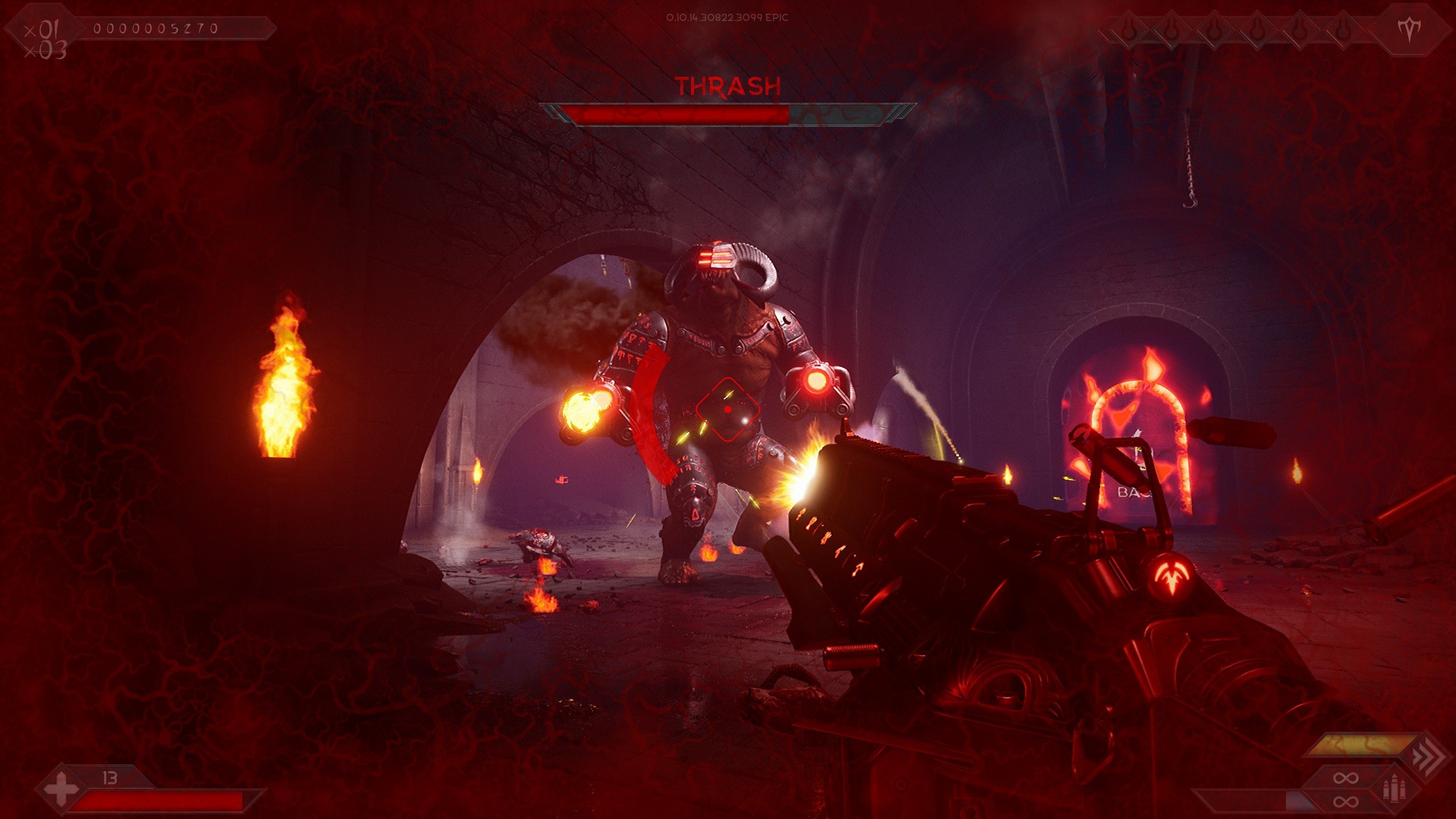Screen dimensions: 1456x819
Task: Click the health cross icon
Action: click(61, 790)
